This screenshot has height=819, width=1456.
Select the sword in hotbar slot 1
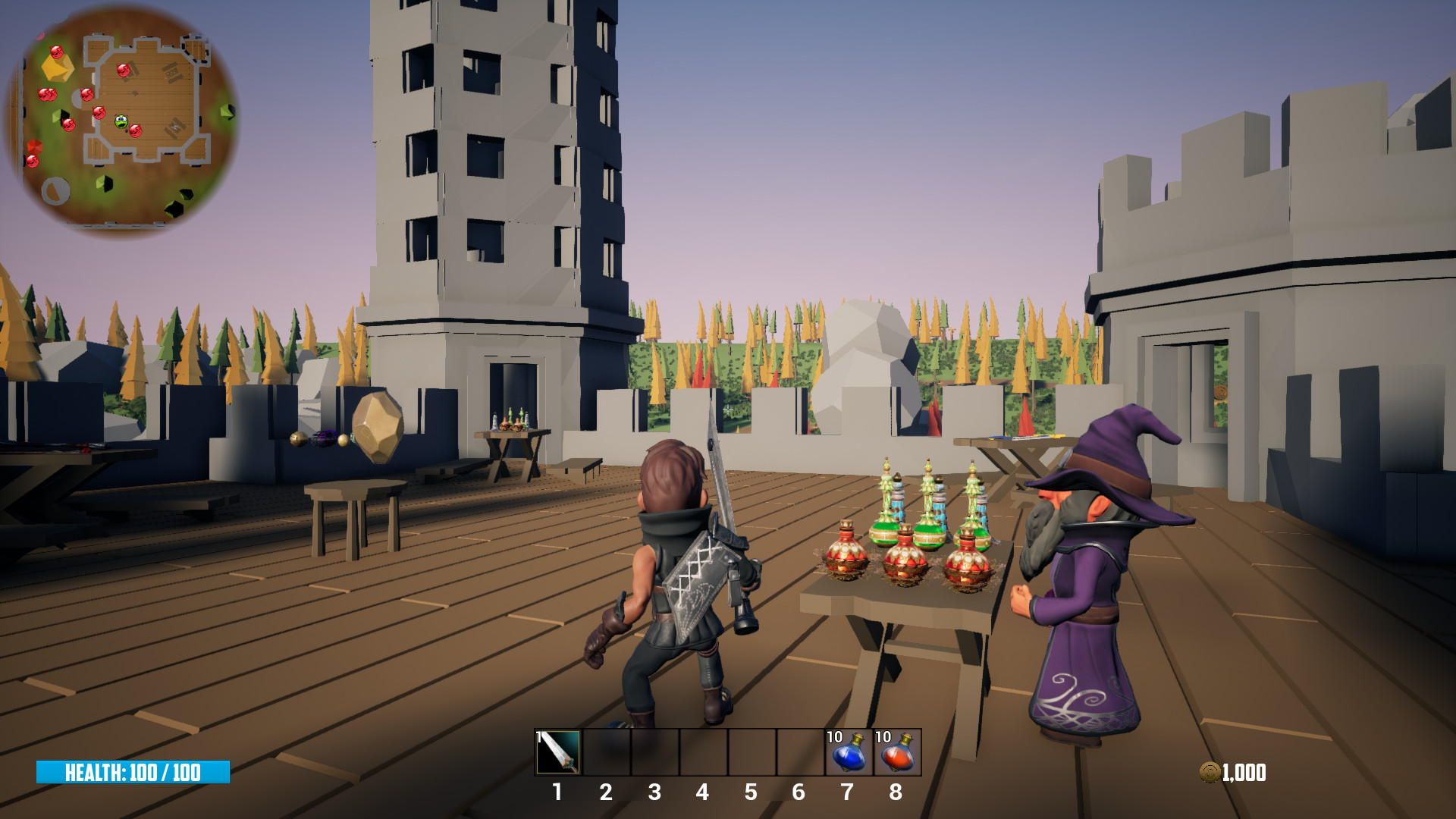click(559, 752)
